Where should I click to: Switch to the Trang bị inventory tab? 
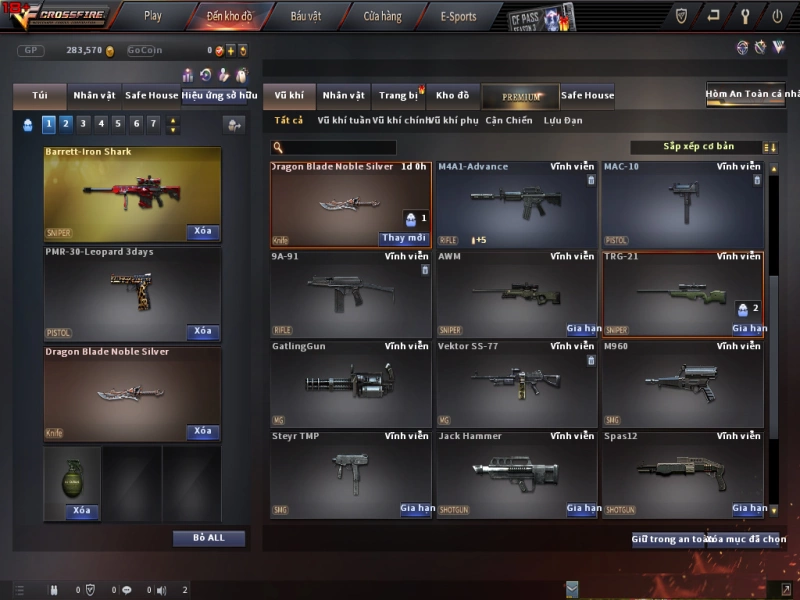[399, 96]
